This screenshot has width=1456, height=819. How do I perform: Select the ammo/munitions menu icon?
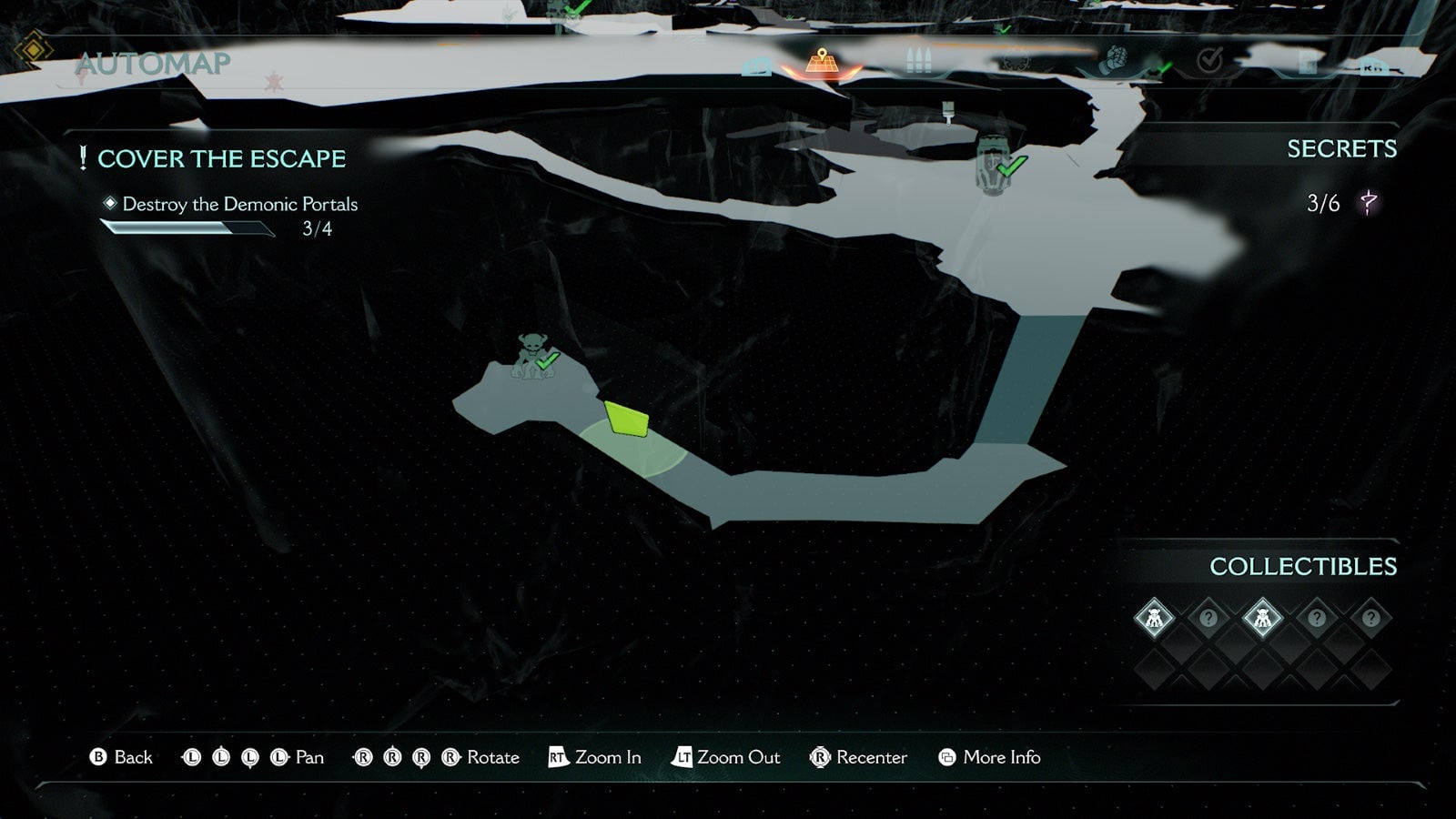click(919, 59)
